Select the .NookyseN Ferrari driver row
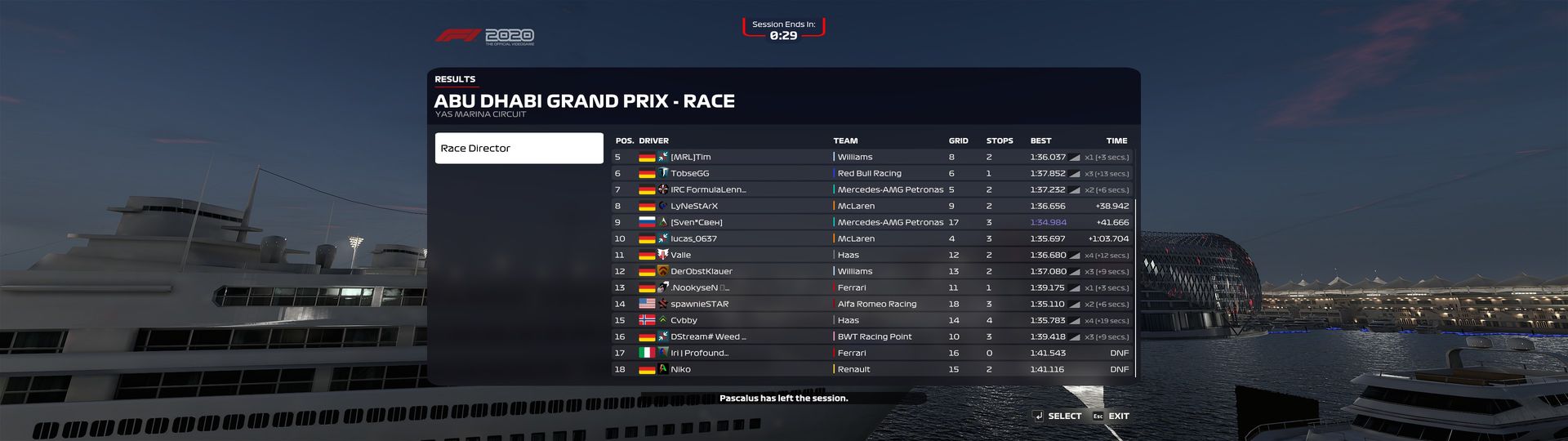Screen dimensions: 1568x441 pos(871,287)
